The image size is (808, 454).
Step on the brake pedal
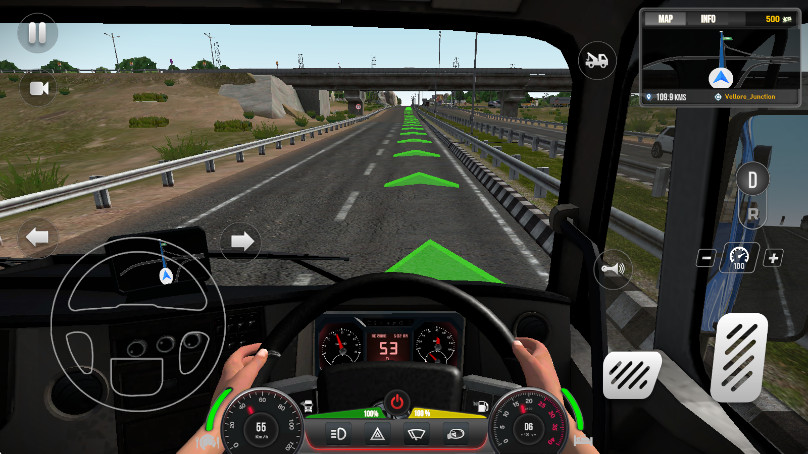633,378
